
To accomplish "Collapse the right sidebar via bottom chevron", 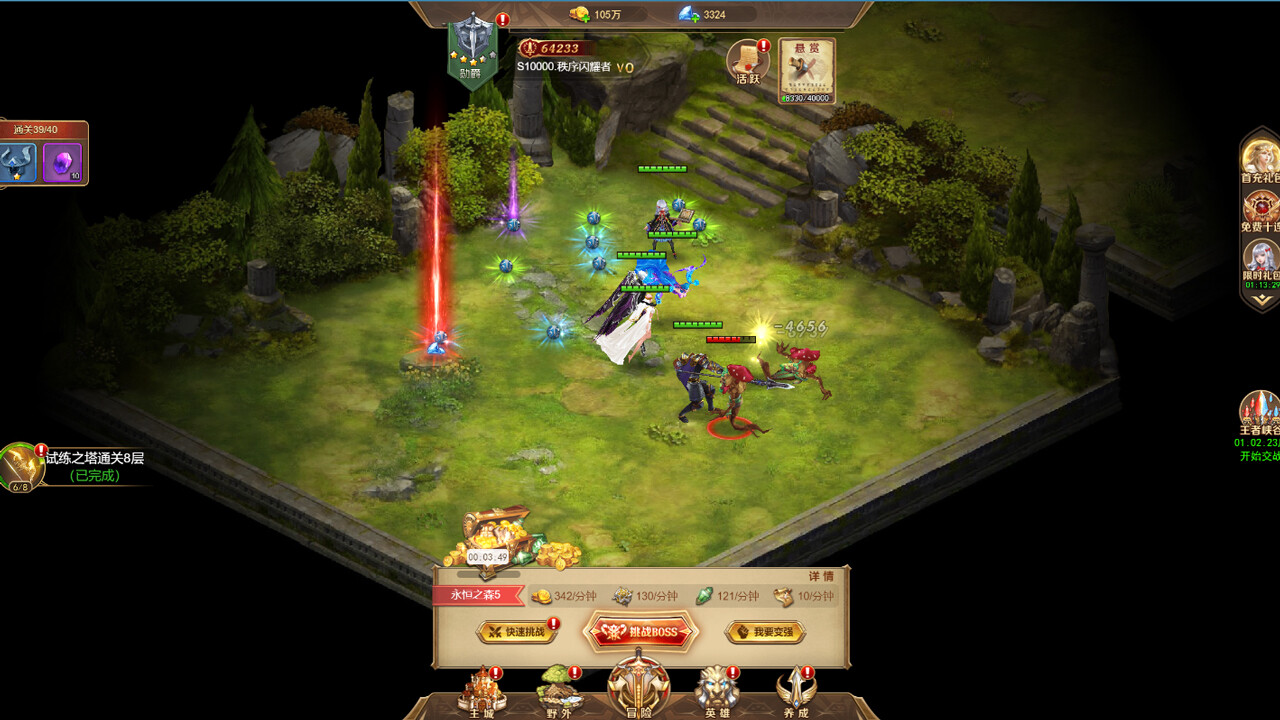I will point(1262,300).
